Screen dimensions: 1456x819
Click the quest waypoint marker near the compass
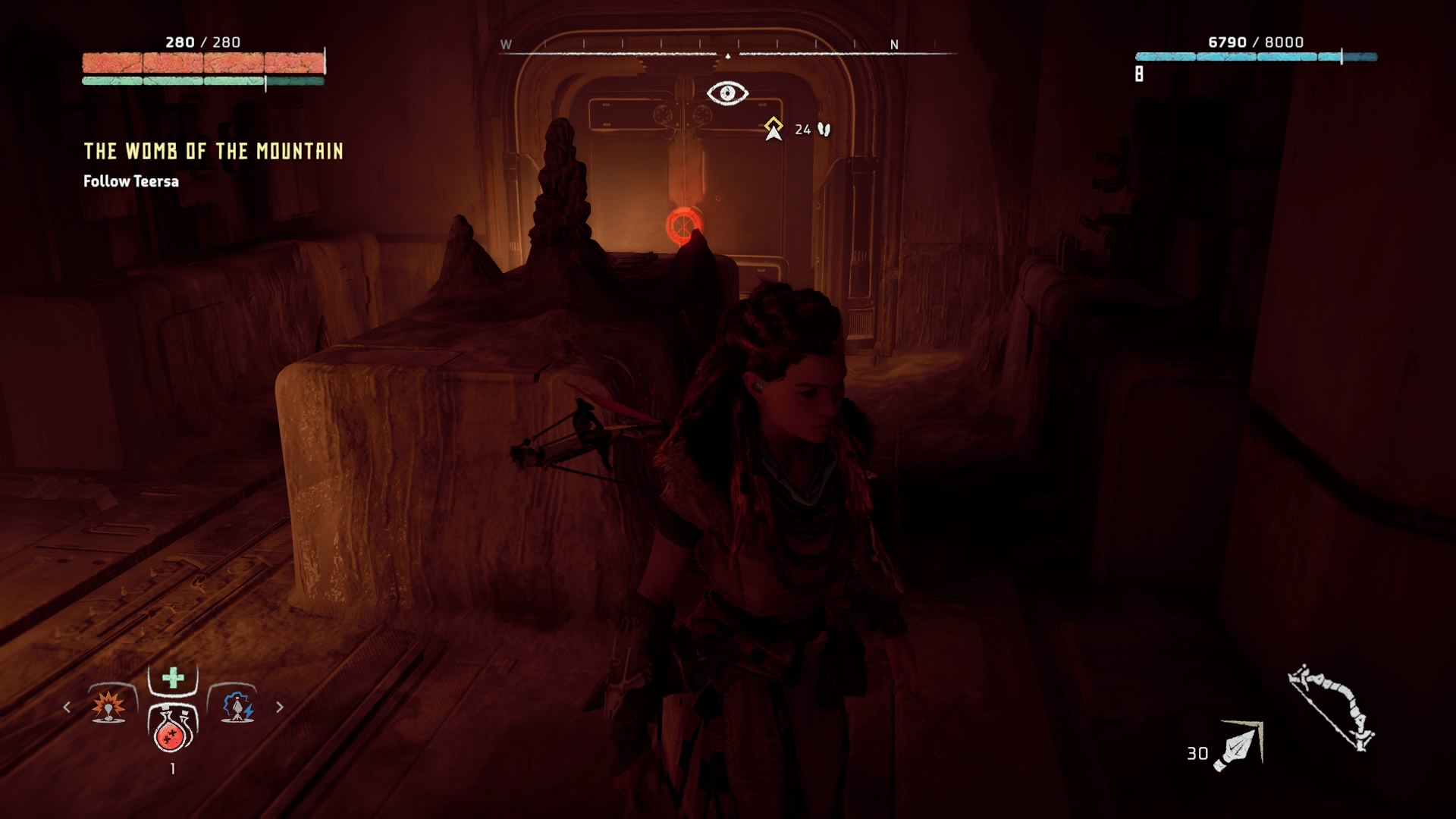click(x=773, y=129)
